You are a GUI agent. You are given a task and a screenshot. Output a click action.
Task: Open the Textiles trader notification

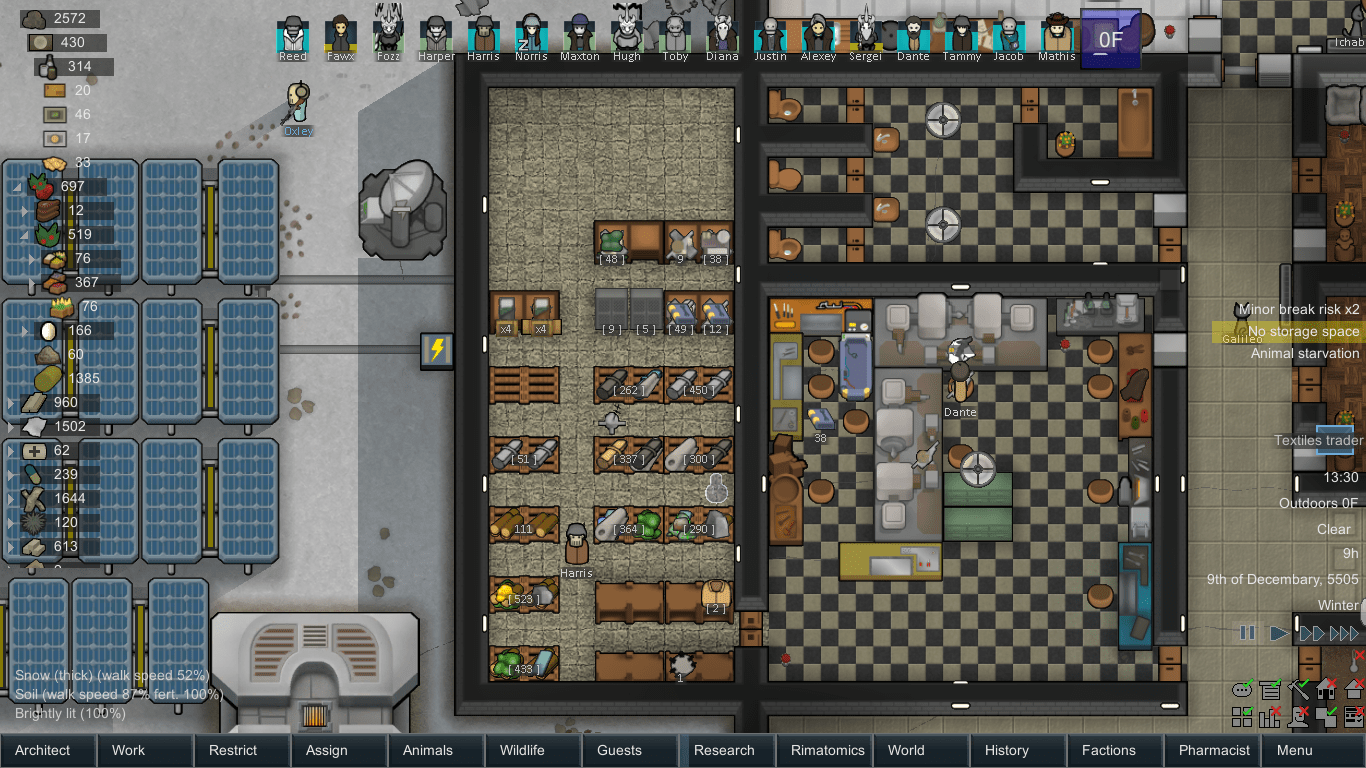[1317, 440]
